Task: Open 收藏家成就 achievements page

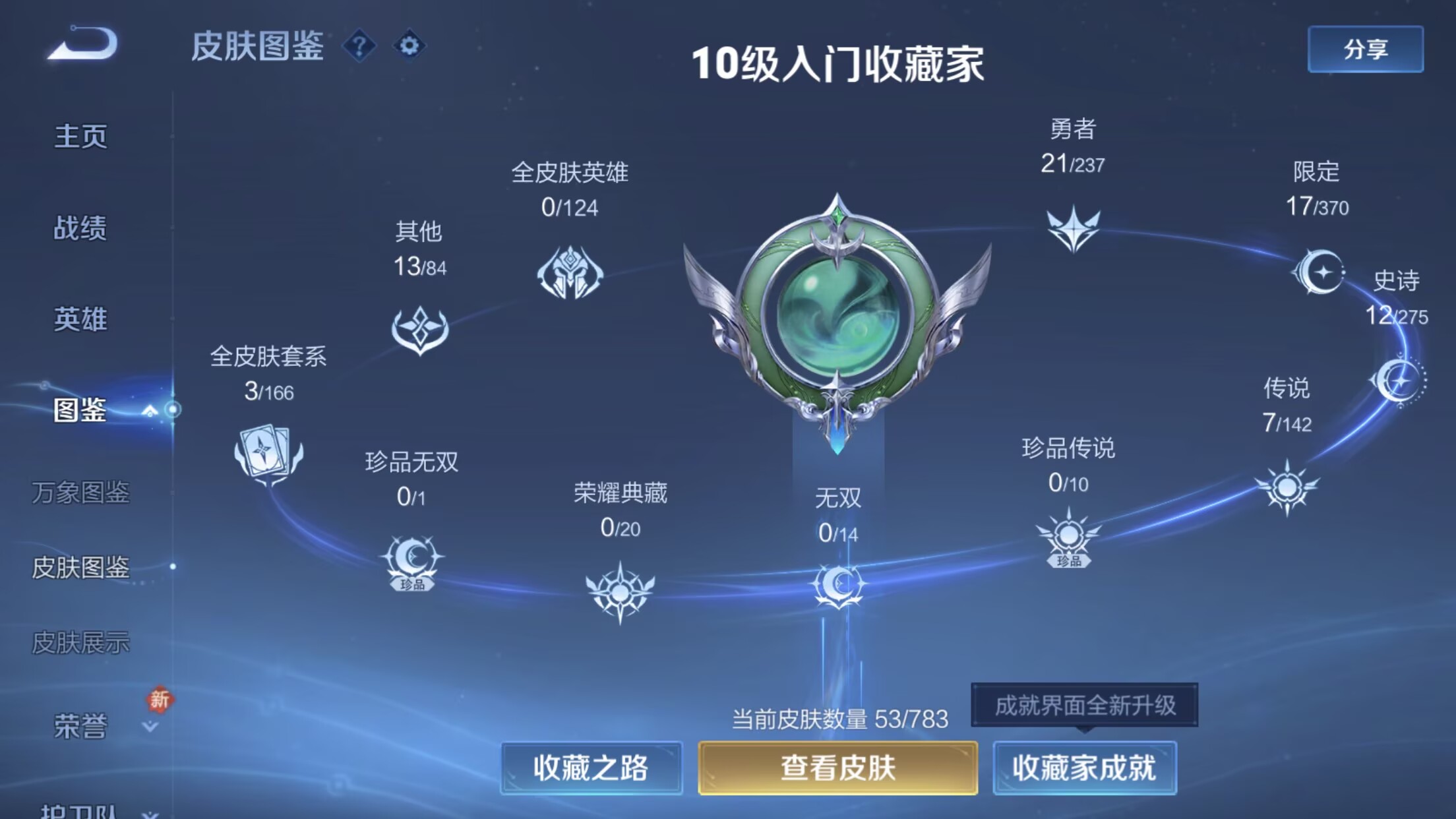Action: click(1084, 769)
